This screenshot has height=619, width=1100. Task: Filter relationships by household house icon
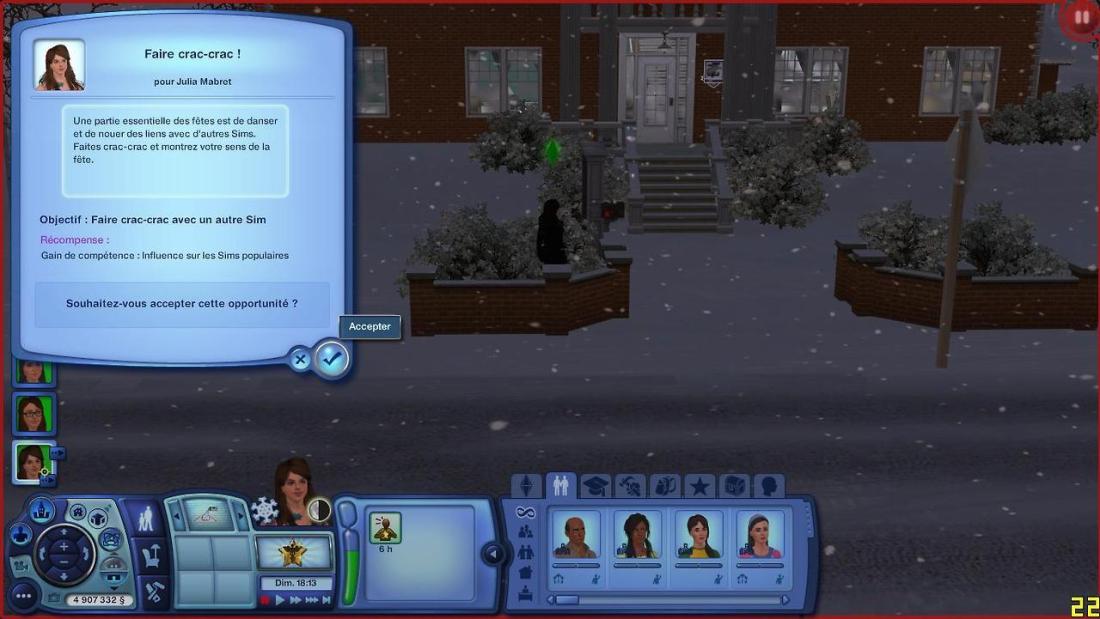(x=525, y=572)
